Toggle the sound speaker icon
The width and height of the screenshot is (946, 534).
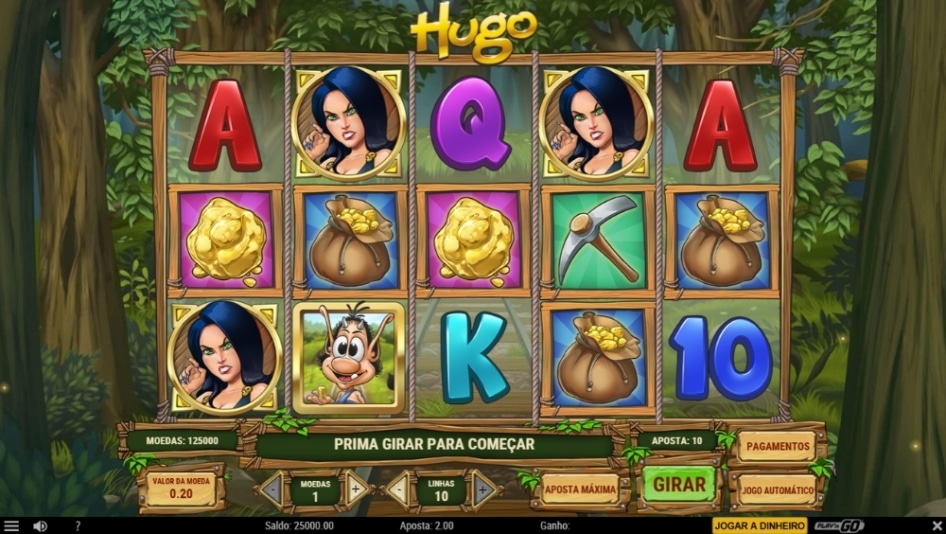[40, 526]
